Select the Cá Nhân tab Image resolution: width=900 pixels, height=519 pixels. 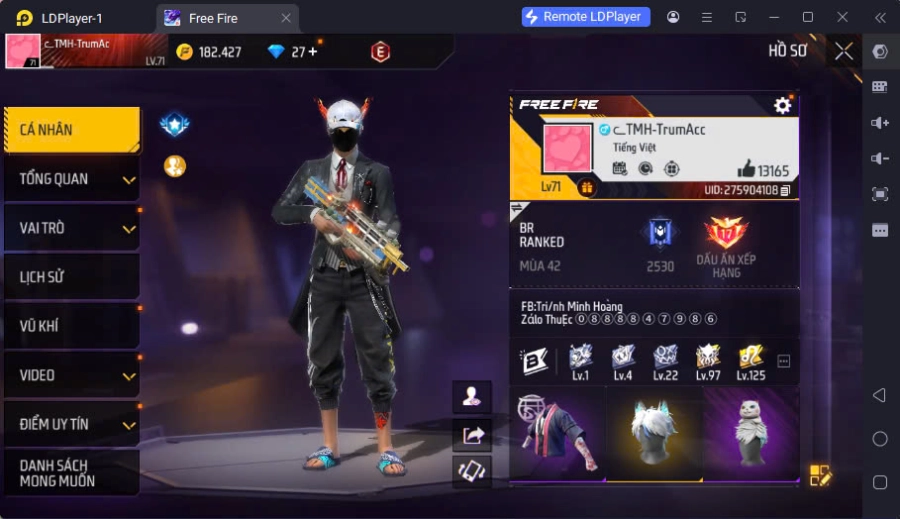tap(71, 130)
